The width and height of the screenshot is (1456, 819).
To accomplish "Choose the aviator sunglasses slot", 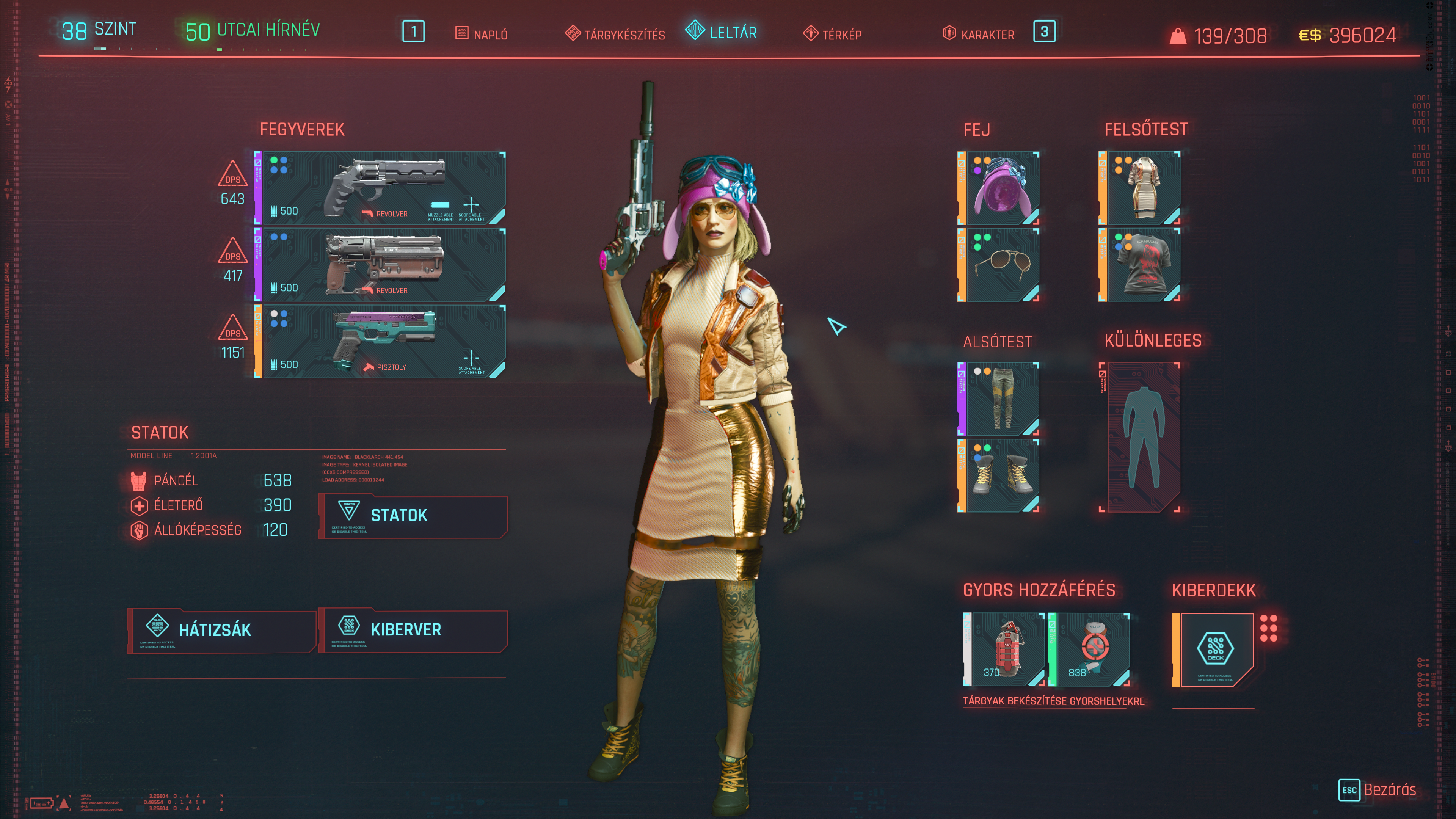I will click(999, 265).
